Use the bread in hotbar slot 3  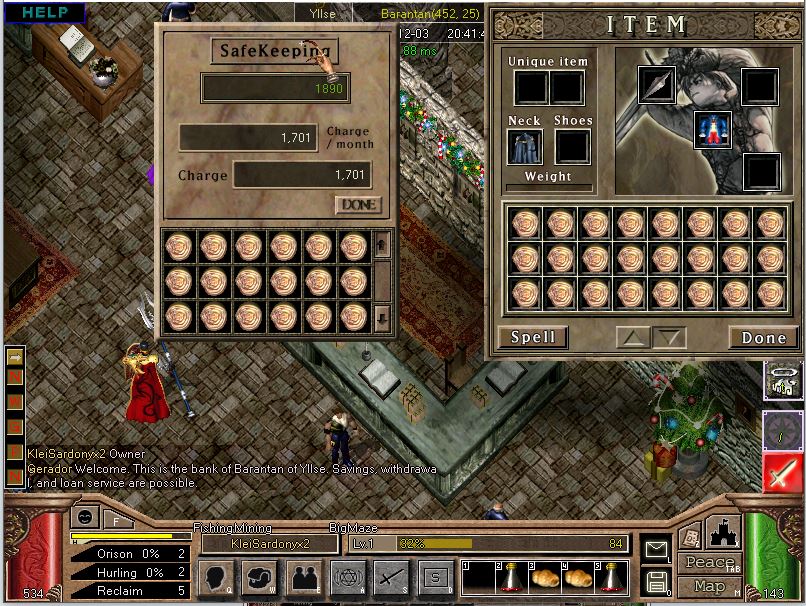(x=544, y=578)
